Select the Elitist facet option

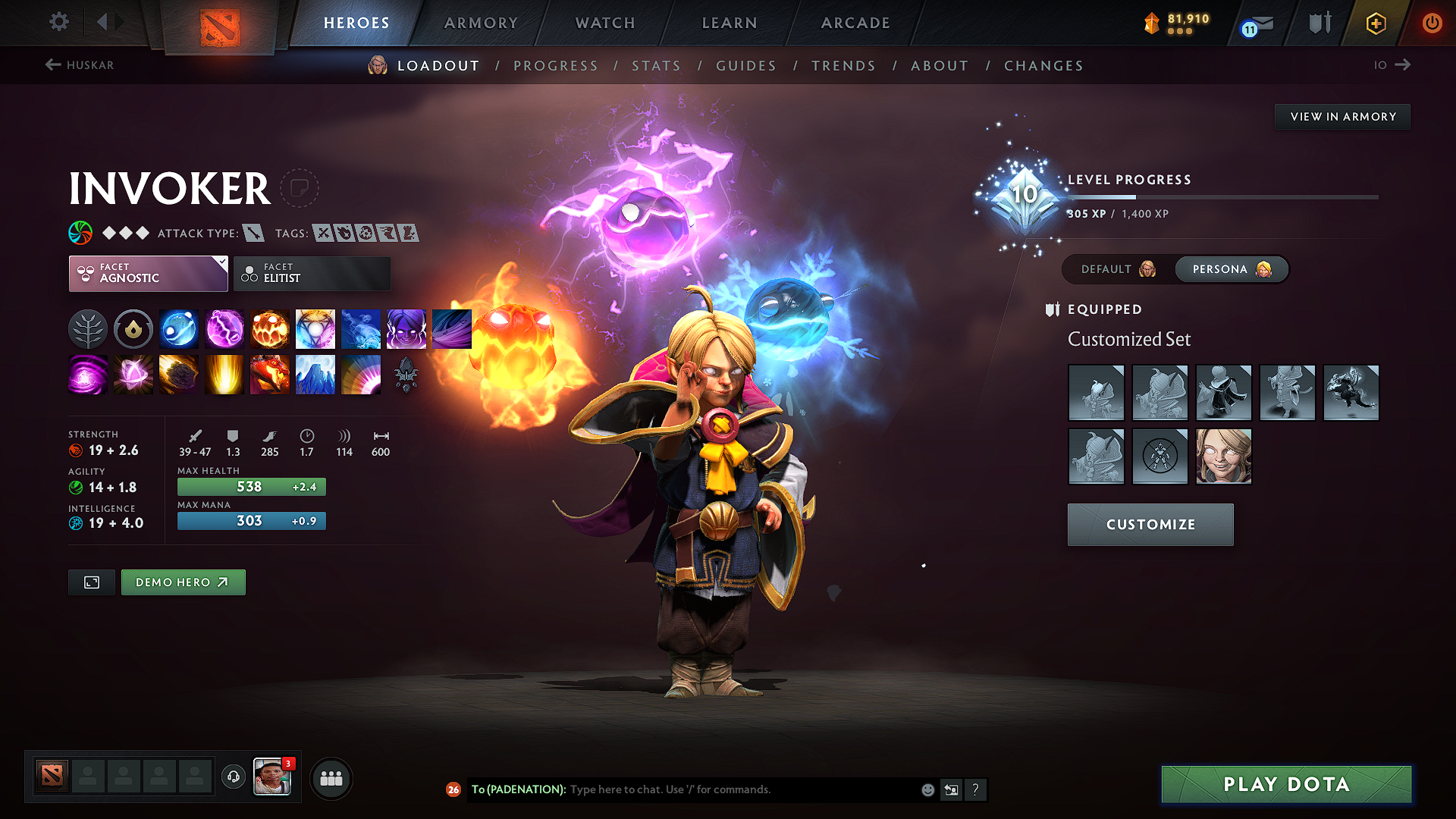[312, 273]
